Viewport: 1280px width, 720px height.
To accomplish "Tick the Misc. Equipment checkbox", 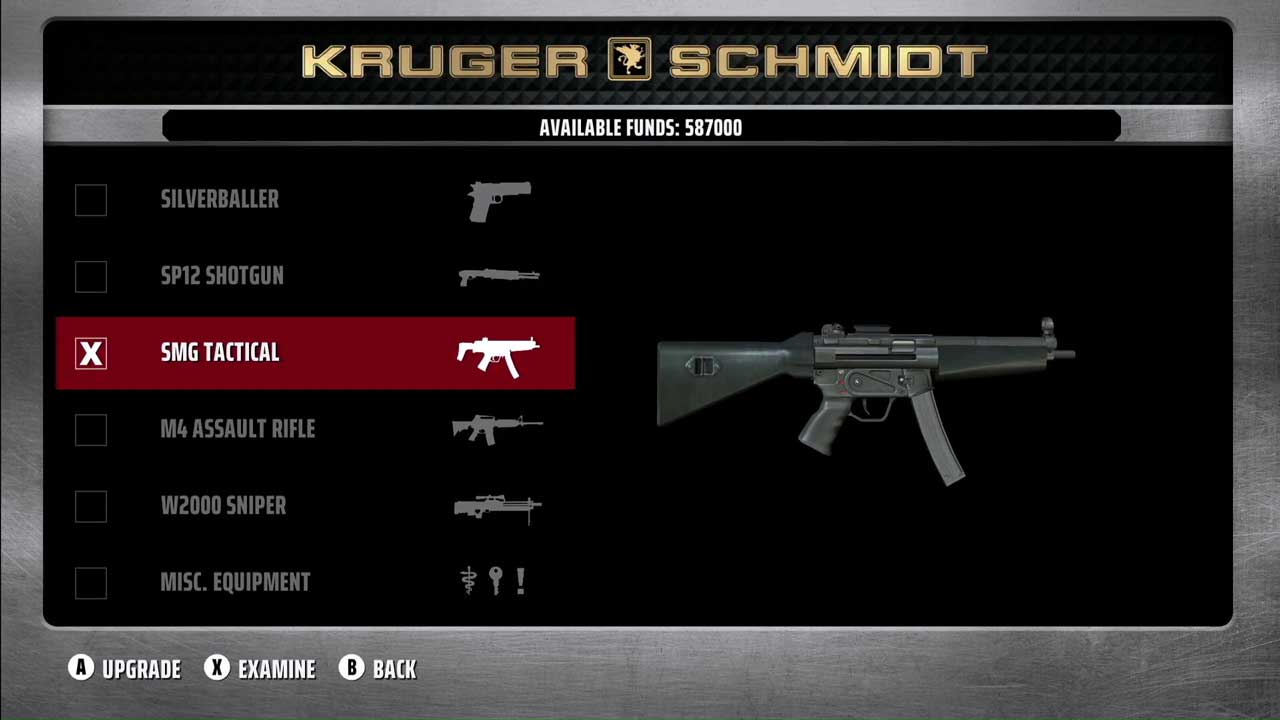I will [x=91, y=583].
